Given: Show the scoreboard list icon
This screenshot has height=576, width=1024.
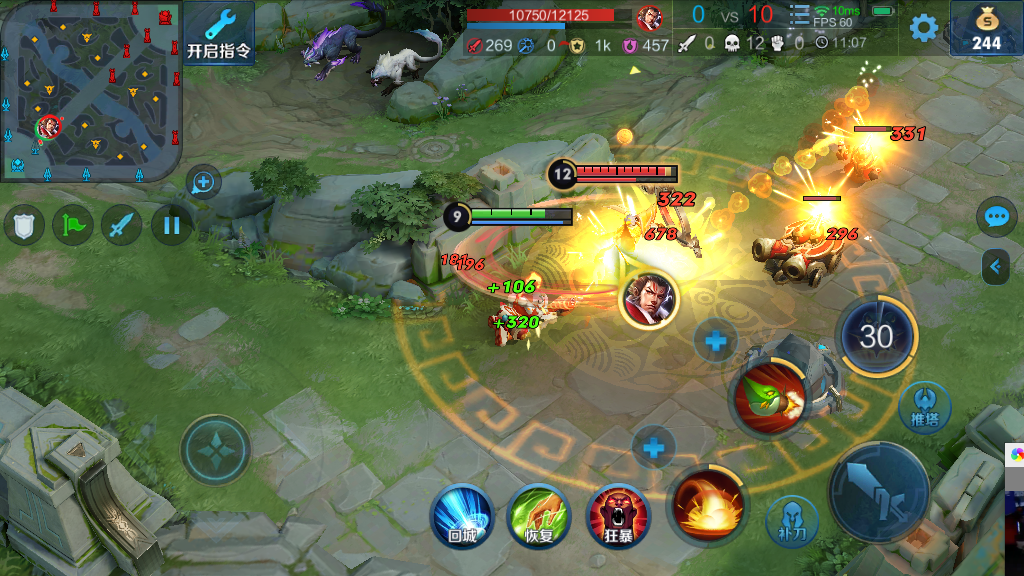Looking at the screenshot, I should pyautogui.click(x=799, y=16).
